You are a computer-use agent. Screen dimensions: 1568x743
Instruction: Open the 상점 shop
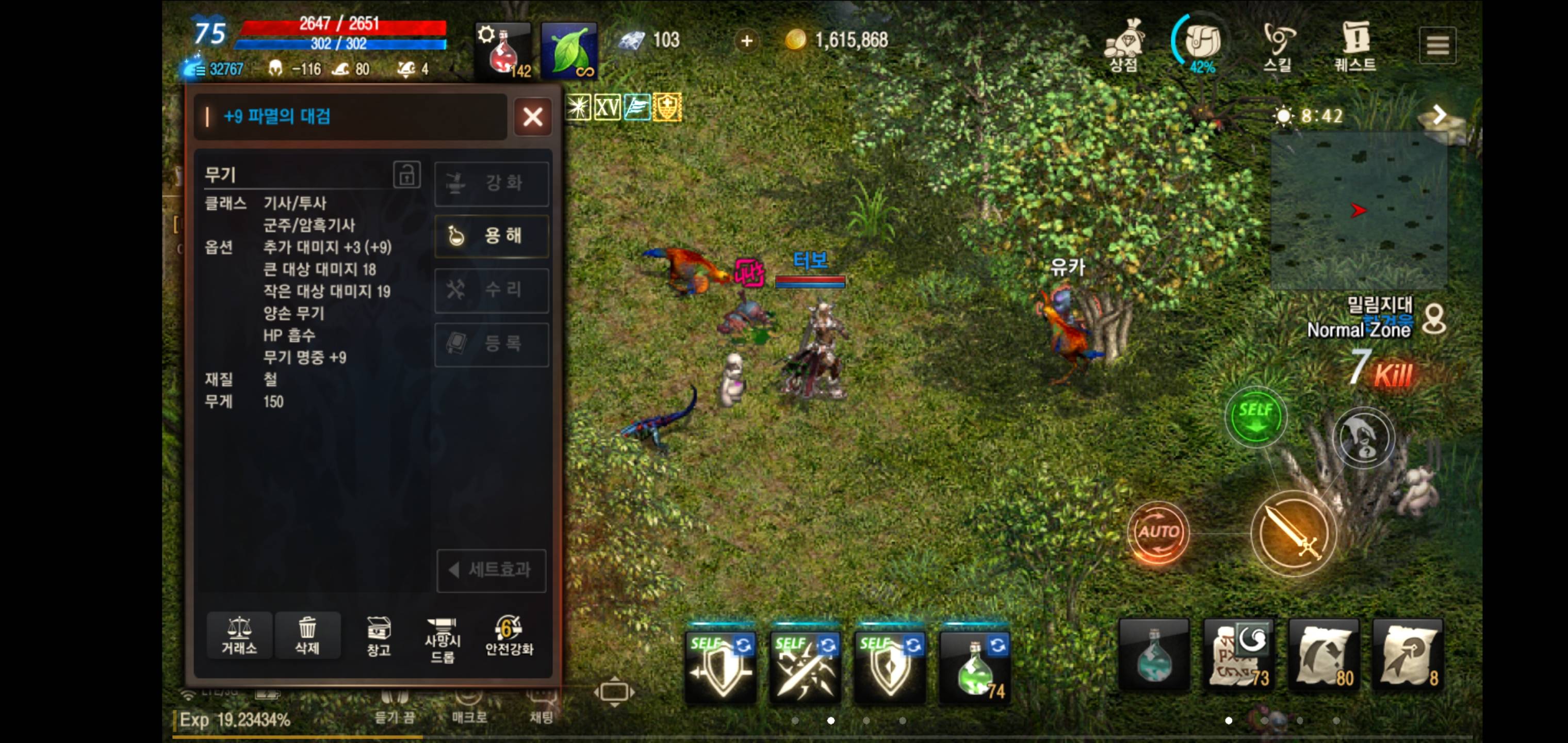1124,46
